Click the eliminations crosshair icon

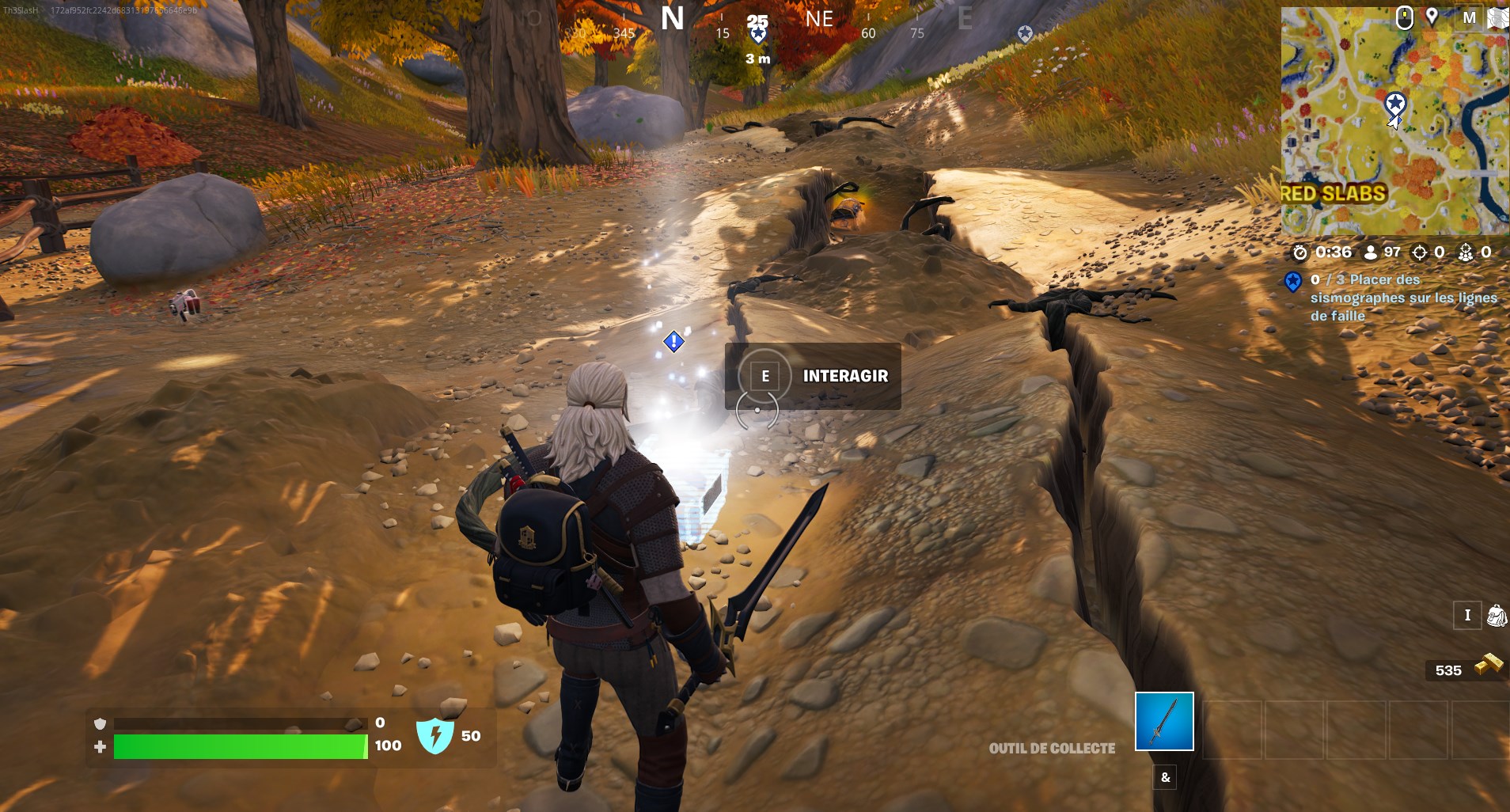1420,252
